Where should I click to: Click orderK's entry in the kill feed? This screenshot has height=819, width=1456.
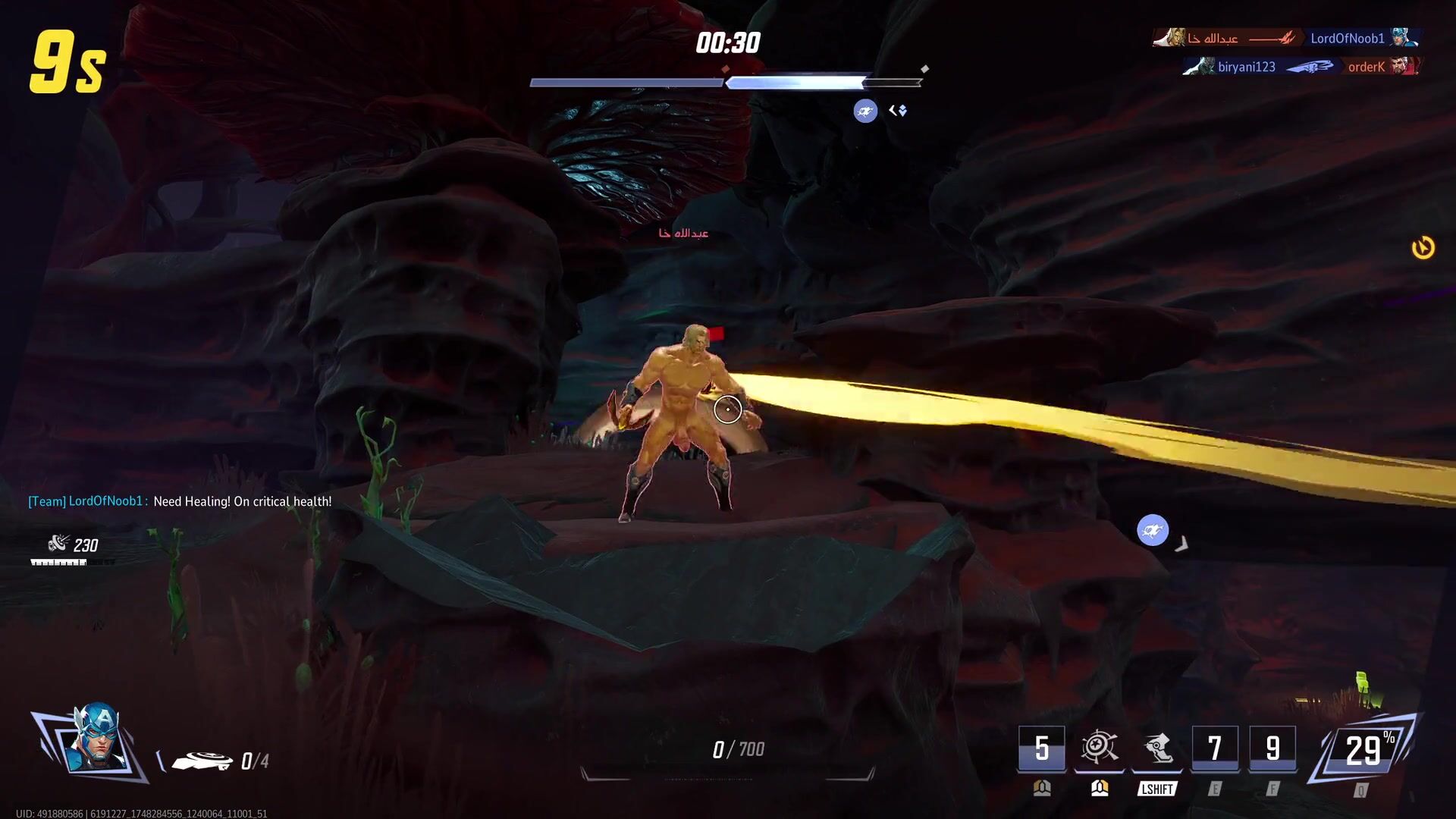[x=1367, y=67]
